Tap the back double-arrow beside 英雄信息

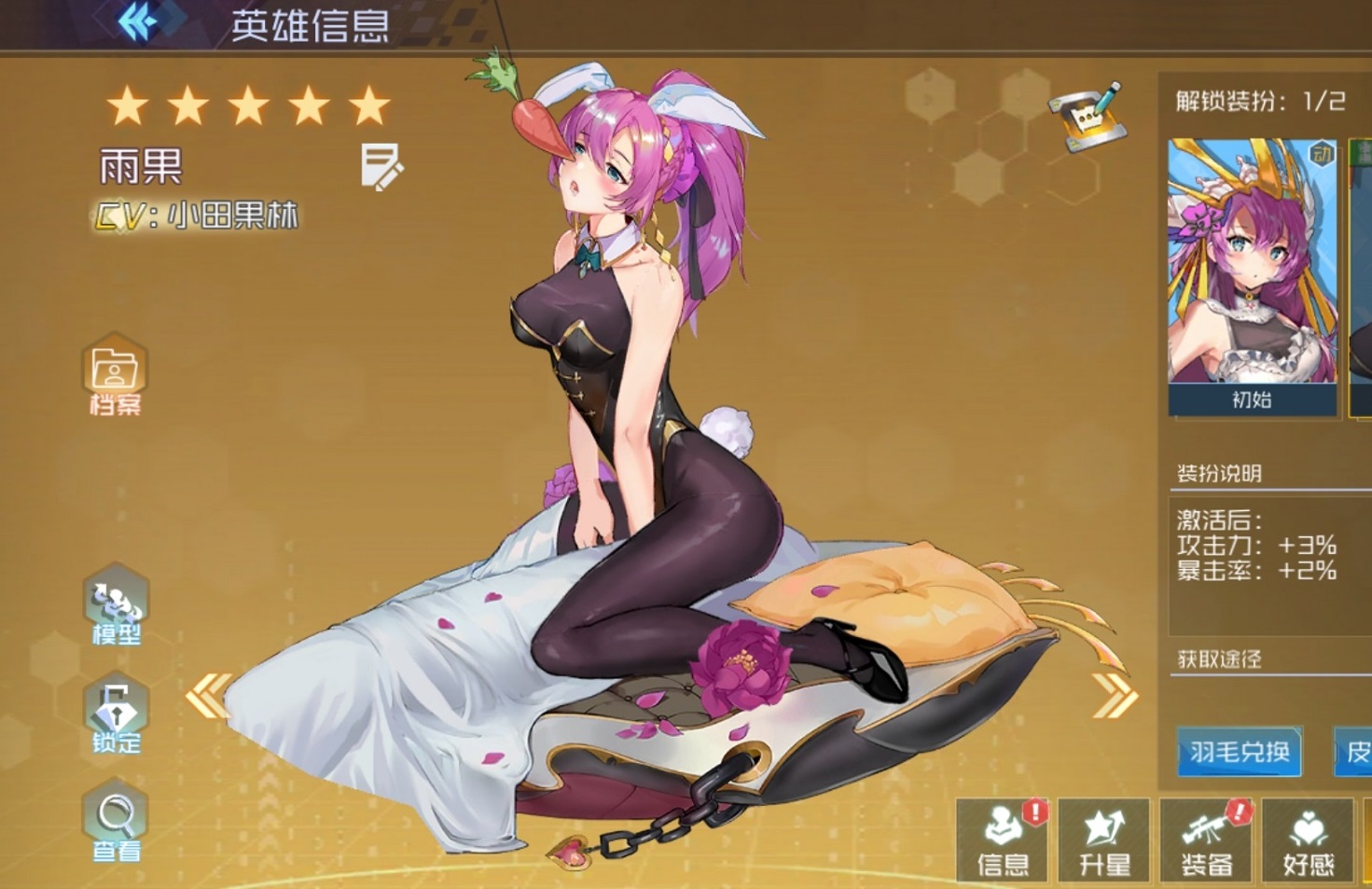138,20
